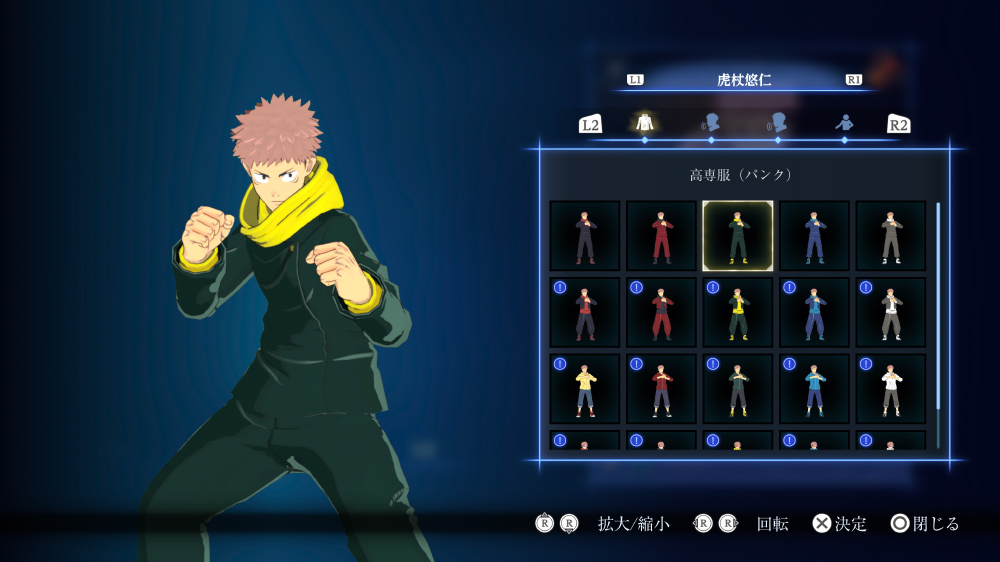Select the black uniform with red hood
The width and height of the screenshot is (1000, 562).
point(585,312)
